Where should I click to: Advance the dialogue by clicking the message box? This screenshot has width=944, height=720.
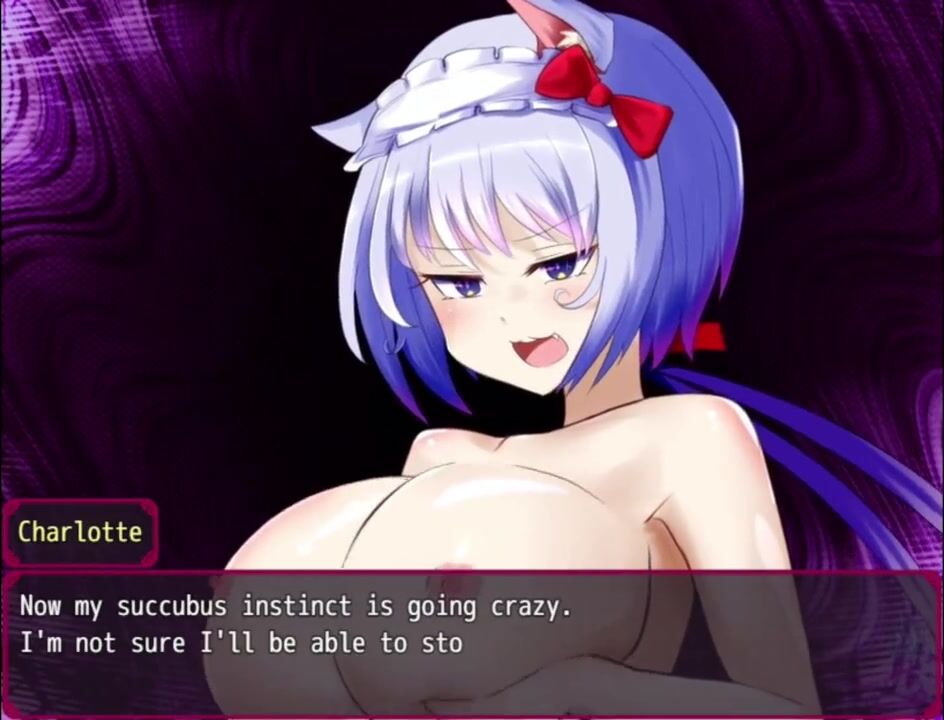point(470,640)
